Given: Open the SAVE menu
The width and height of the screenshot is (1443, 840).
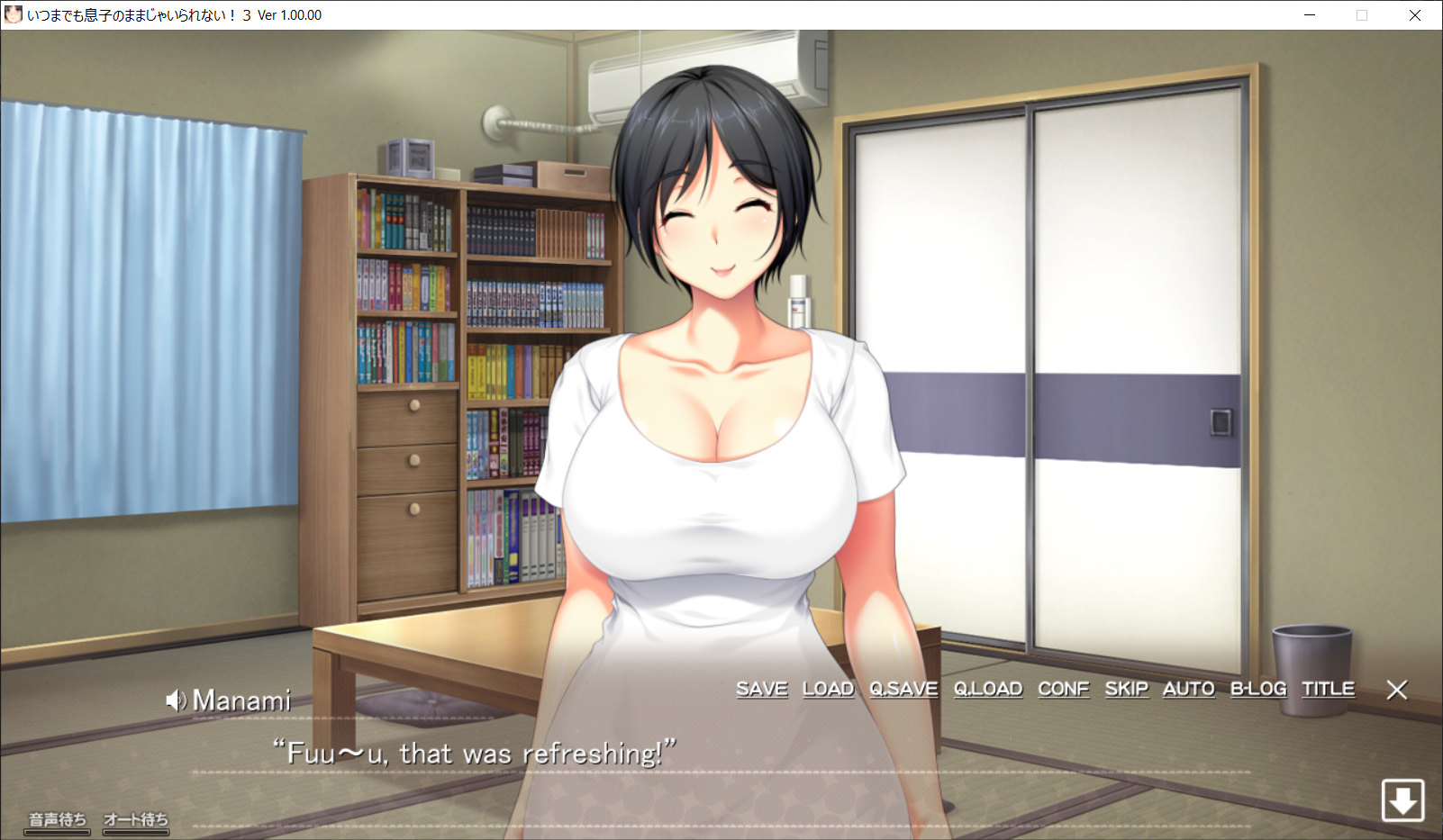Looking at the screenshot, I should coord(761,689).
